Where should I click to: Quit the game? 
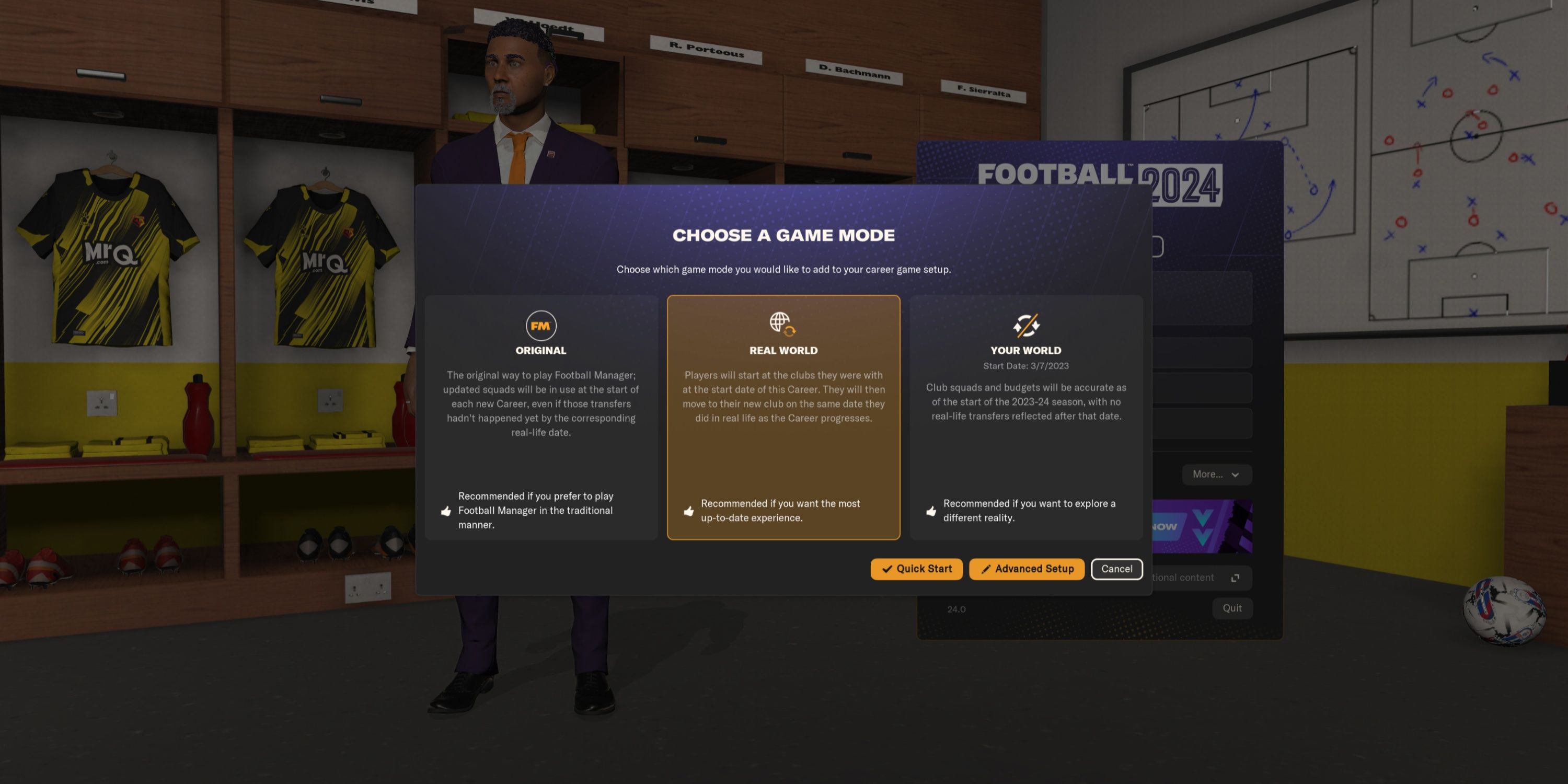tap(1232, 607)
